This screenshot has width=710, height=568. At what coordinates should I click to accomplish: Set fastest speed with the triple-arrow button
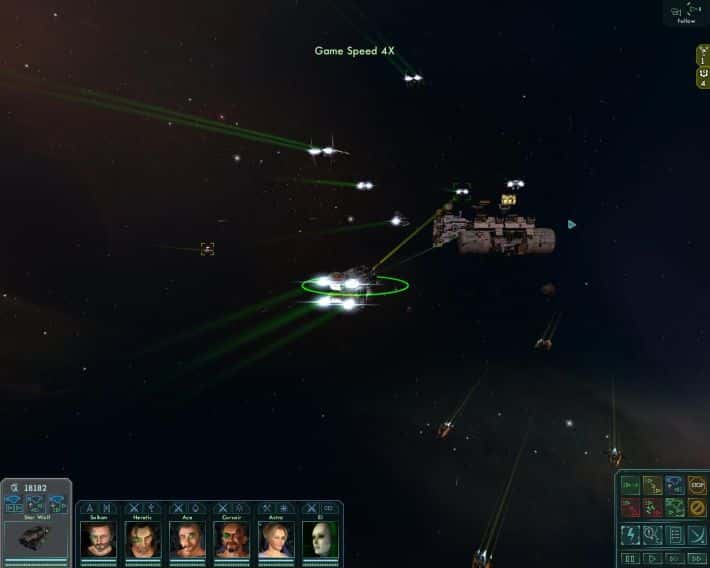(697, 558)
